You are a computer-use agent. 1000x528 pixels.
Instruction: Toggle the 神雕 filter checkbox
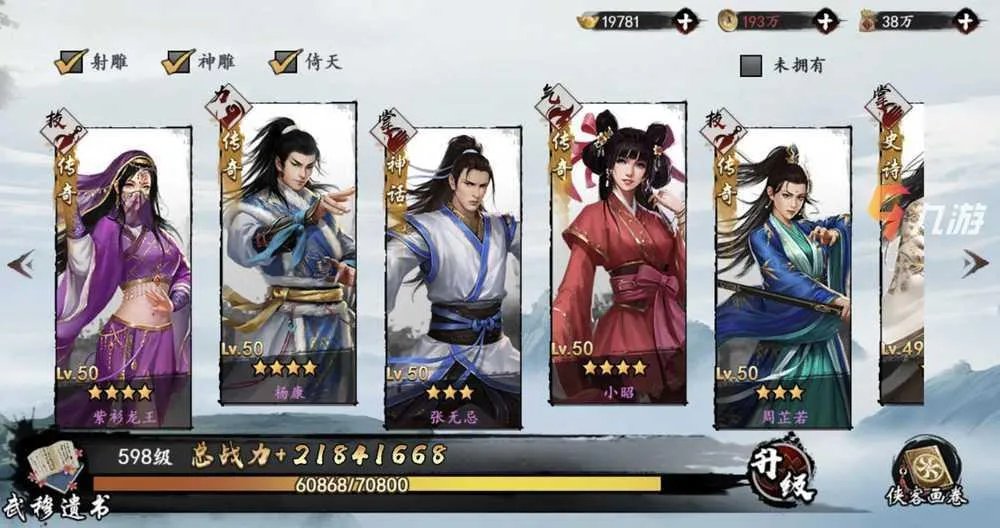tap(178, 62)
